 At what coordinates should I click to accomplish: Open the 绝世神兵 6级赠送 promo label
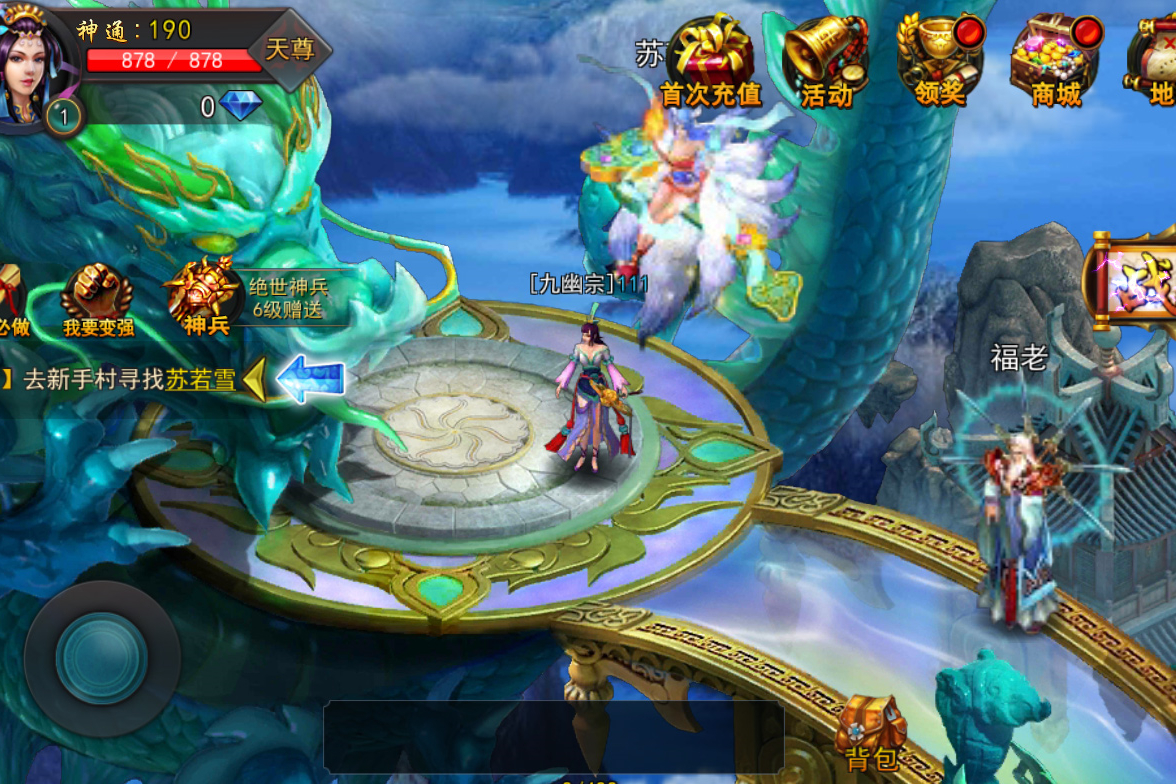pyautogui.click(x=288, y=297)
